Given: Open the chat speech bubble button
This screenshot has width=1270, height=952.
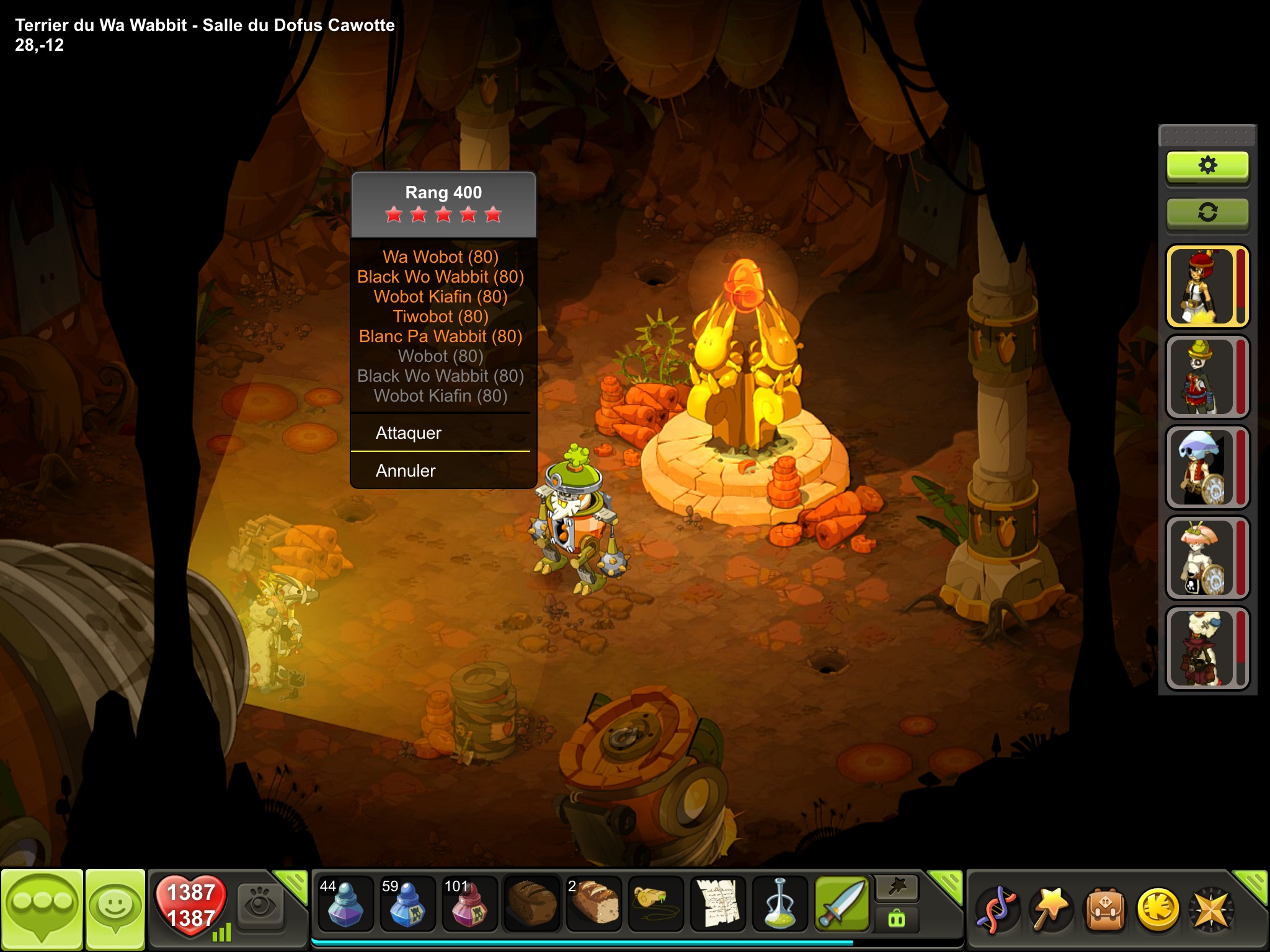Looking at the screenshot, I should [x=42, y=908].
